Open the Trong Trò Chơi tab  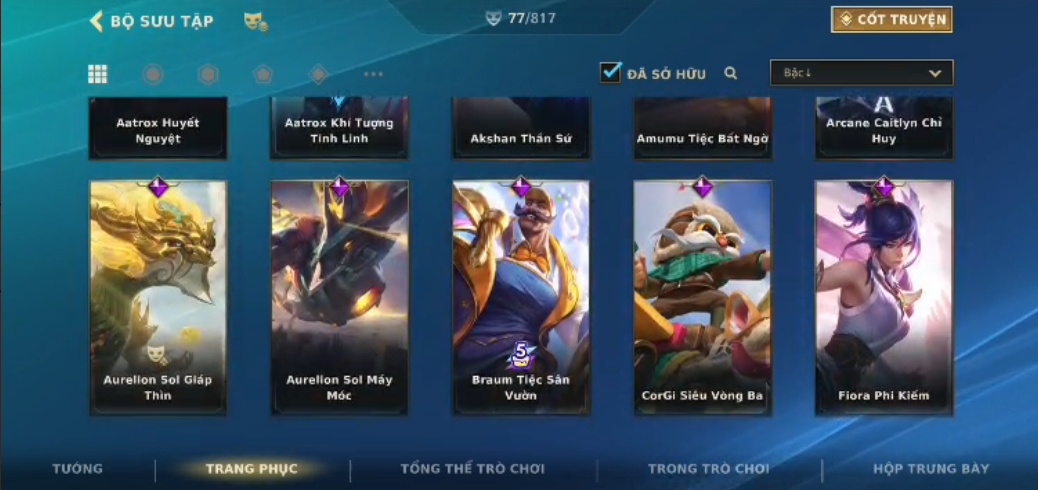[x=708, y=469]
